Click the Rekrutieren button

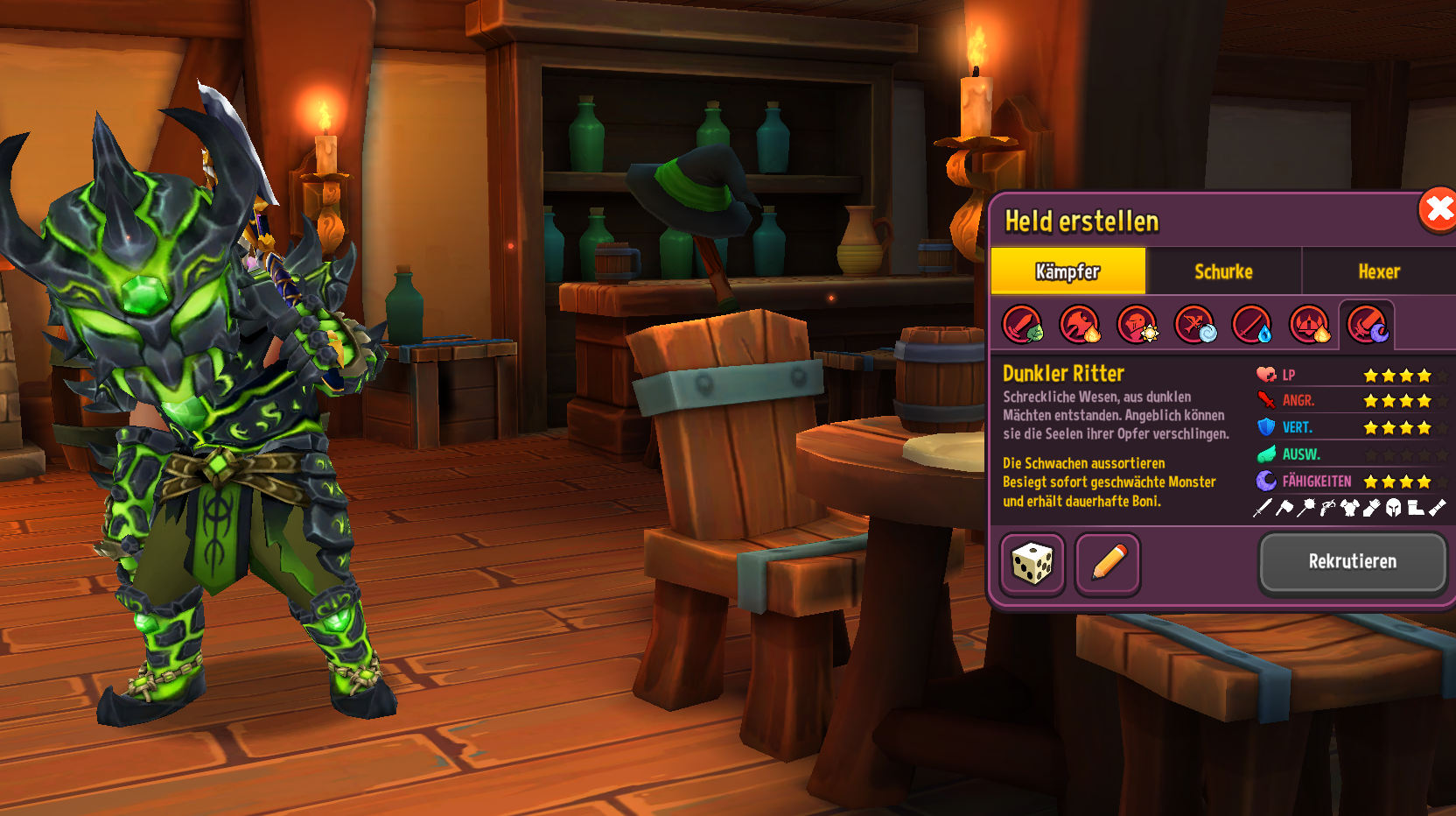tap(1352, 562)
